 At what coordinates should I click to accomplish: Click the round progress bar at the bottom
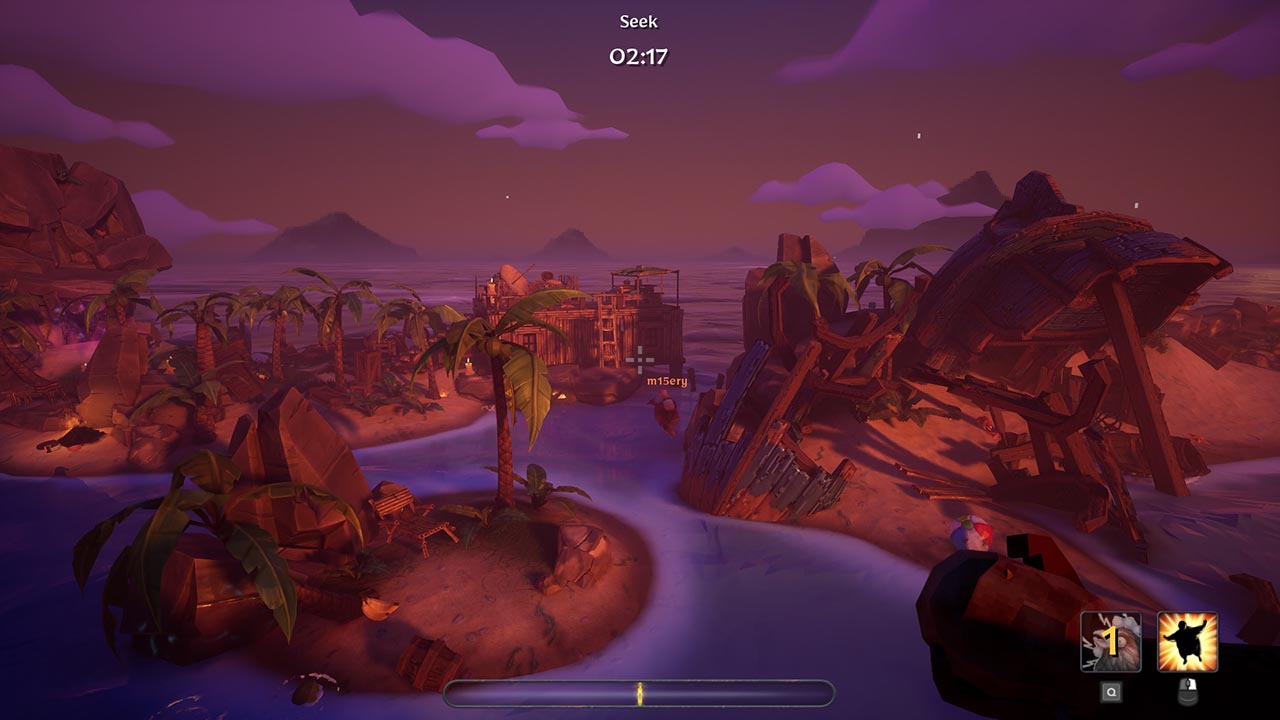[750, 693]
